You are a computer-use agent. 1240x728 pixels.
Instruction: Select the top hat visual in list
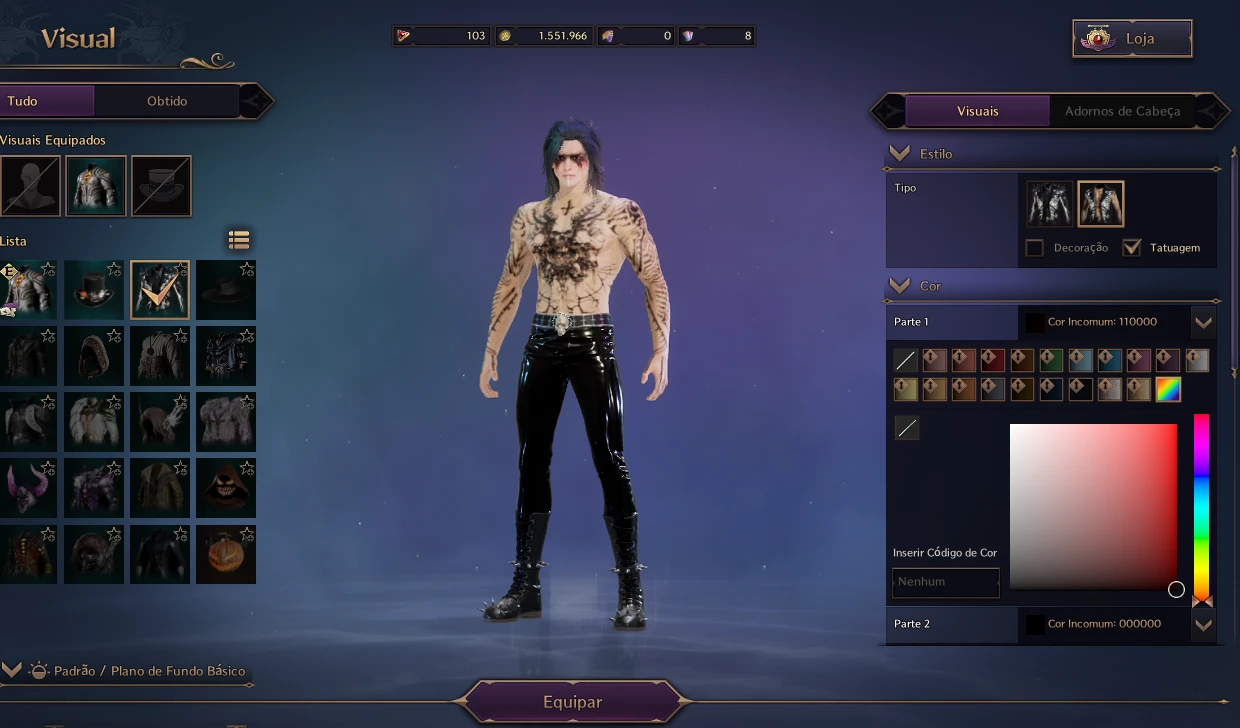coord(94,290)
